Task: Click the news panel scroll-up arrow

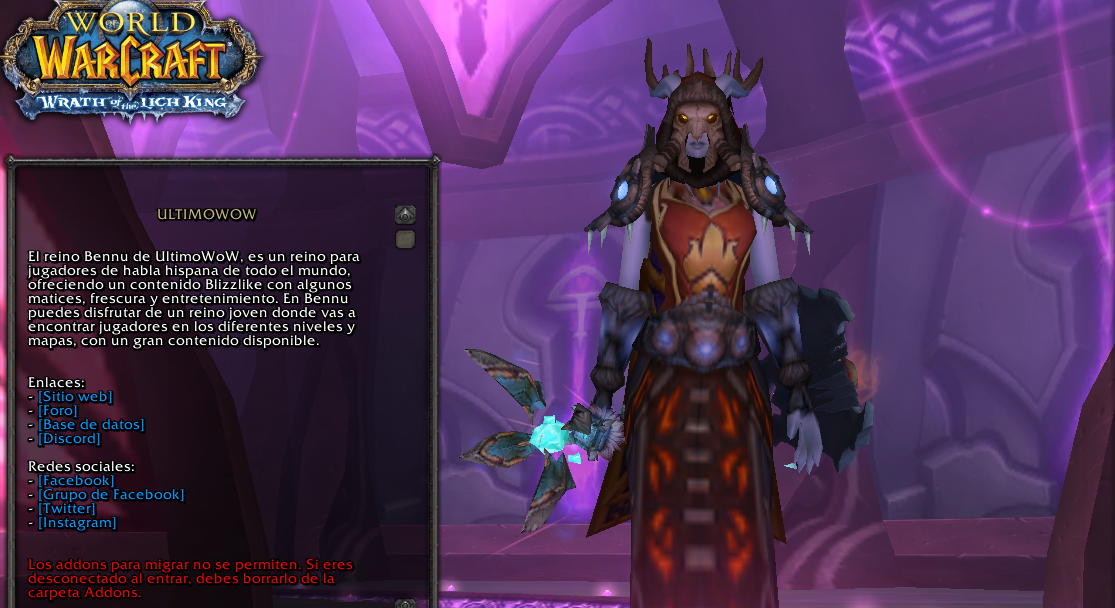Action: [405, 214]
